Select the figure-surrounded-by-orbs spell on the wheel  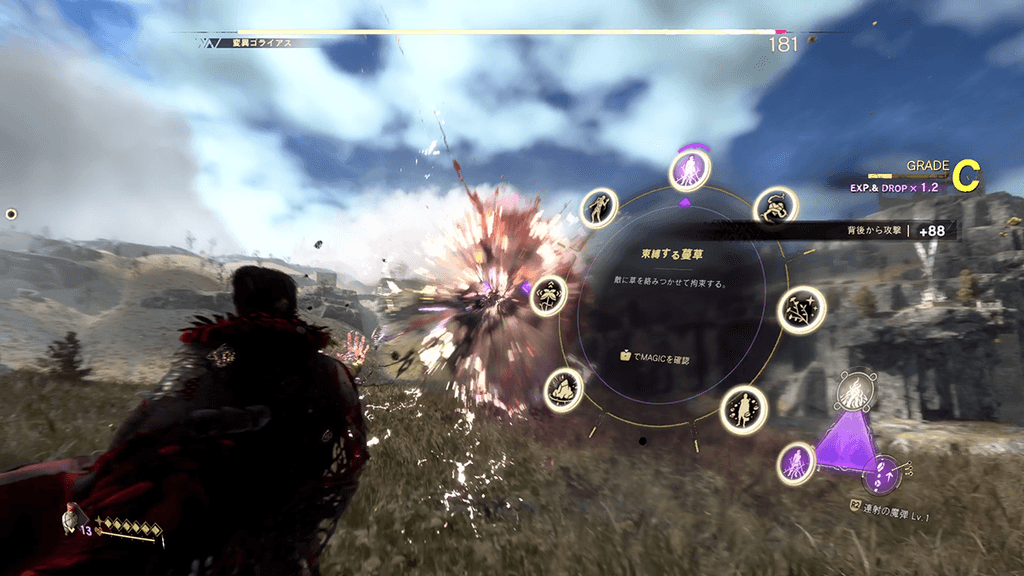tap(744, 408)
